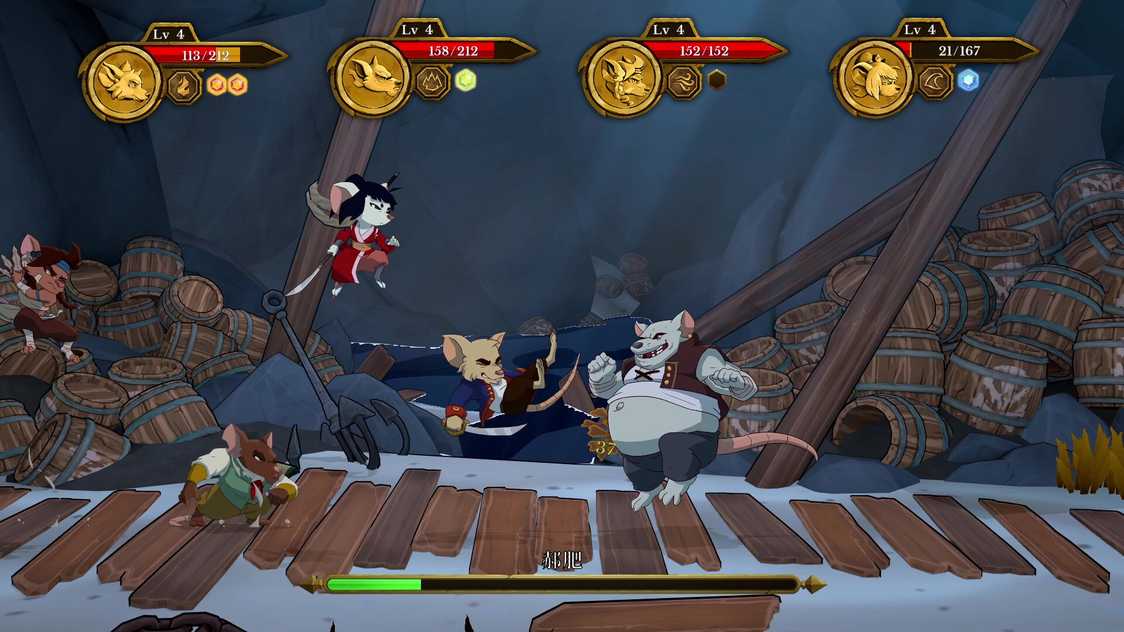Activate the crescent moon skill icon
The image size is (1124, 632).
[x=935, y=82]
